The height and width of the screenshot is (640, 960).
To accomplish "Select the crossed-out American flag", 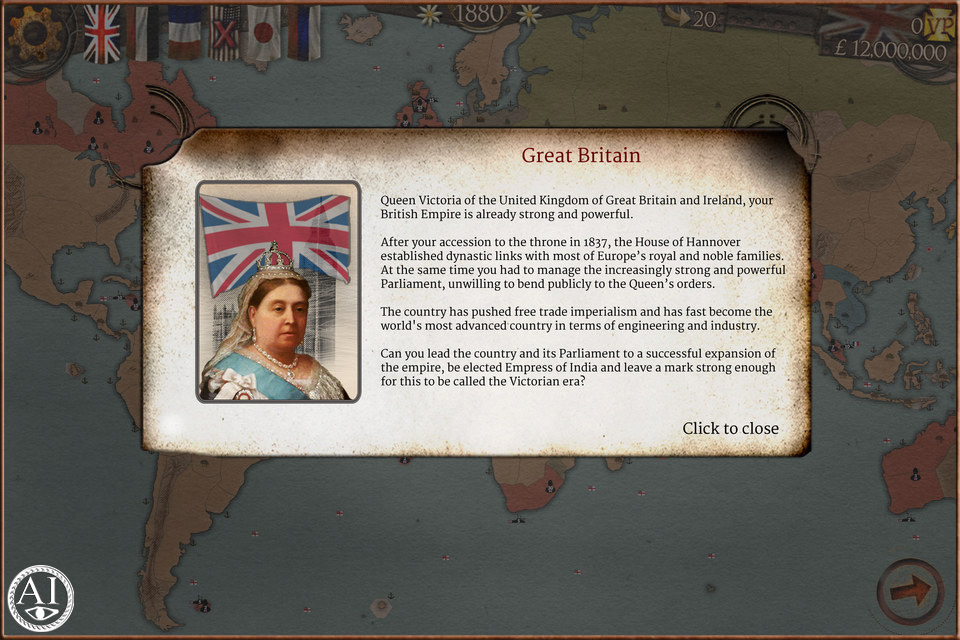I will 225,32.
